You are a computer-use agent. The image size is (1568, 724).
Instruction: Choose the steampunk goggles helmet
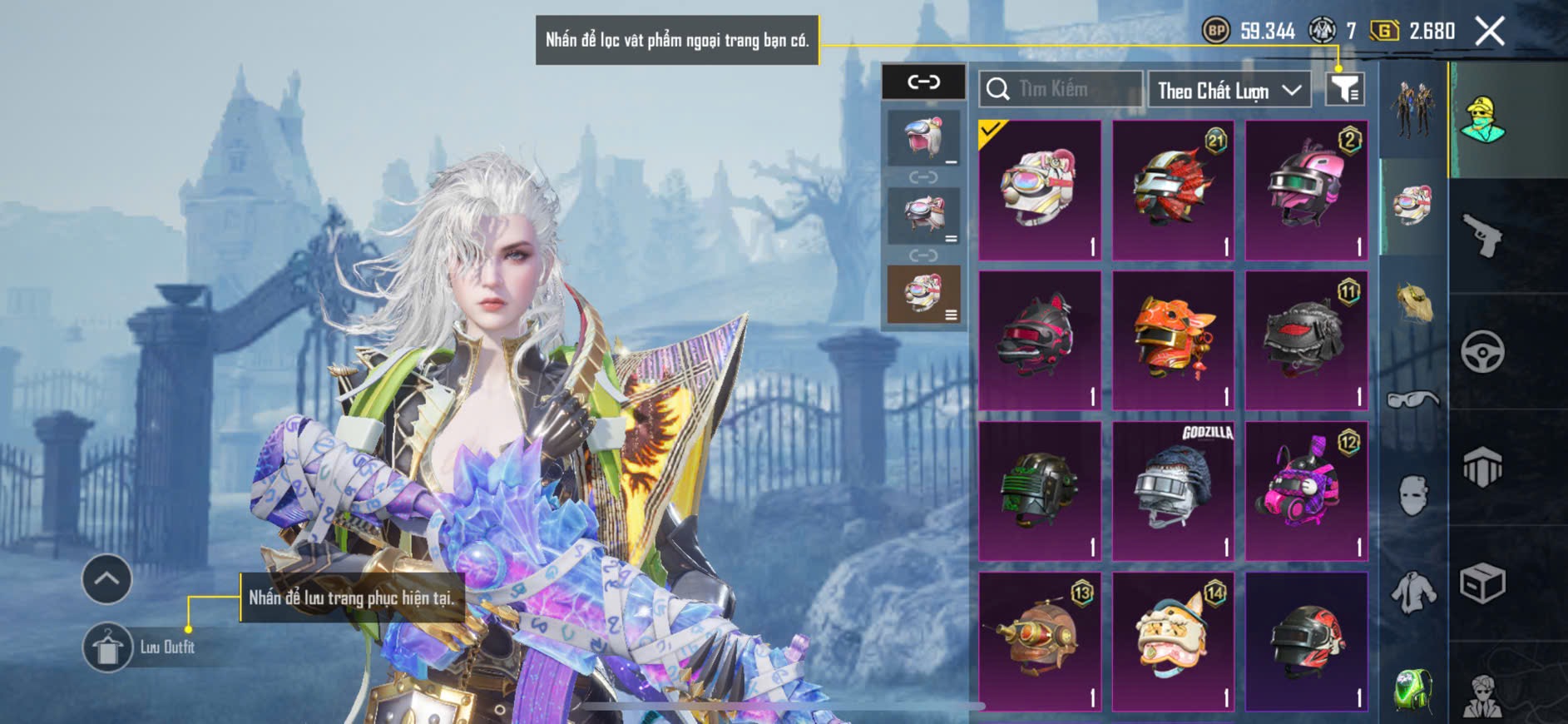(x=1039, y=641)
